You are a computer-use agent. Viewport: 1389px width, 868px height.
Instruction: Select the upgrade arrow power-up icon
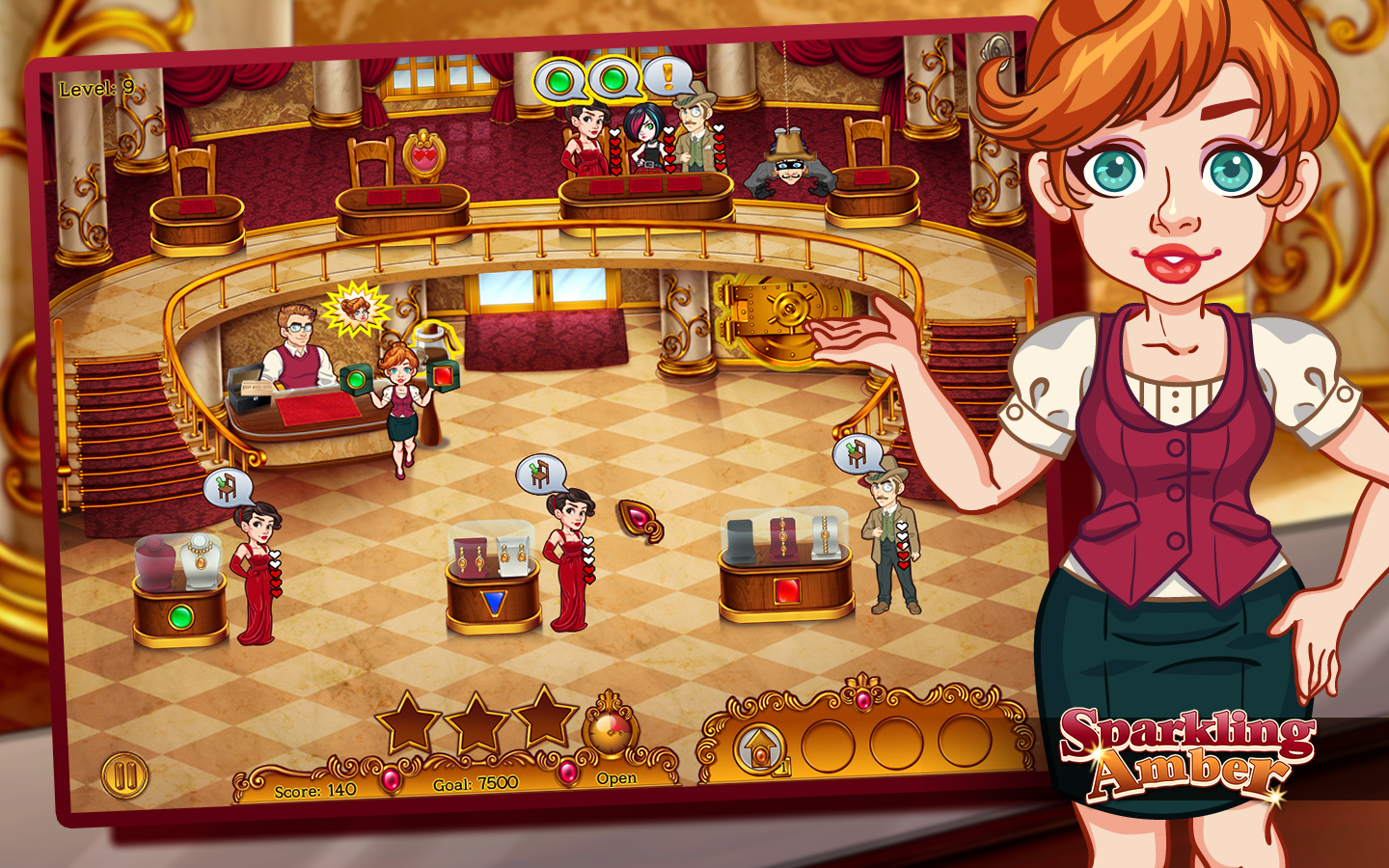pyautogui.click(x=760, y=747)
